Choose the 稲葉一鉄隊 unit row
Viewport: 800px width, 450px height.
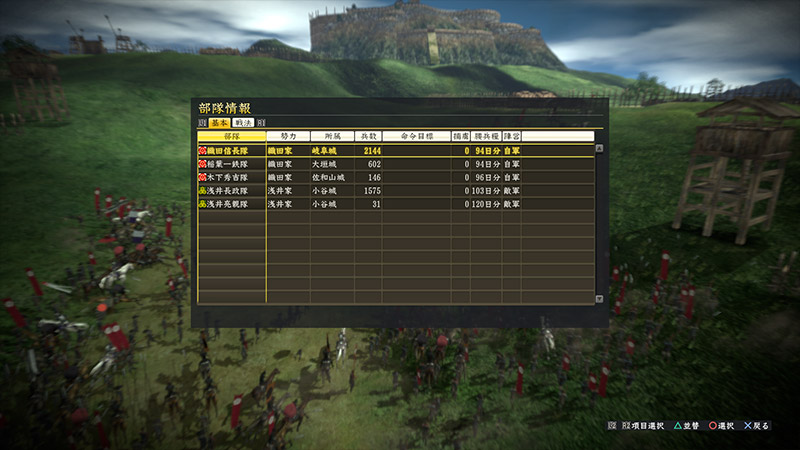(x=232, y=164)
